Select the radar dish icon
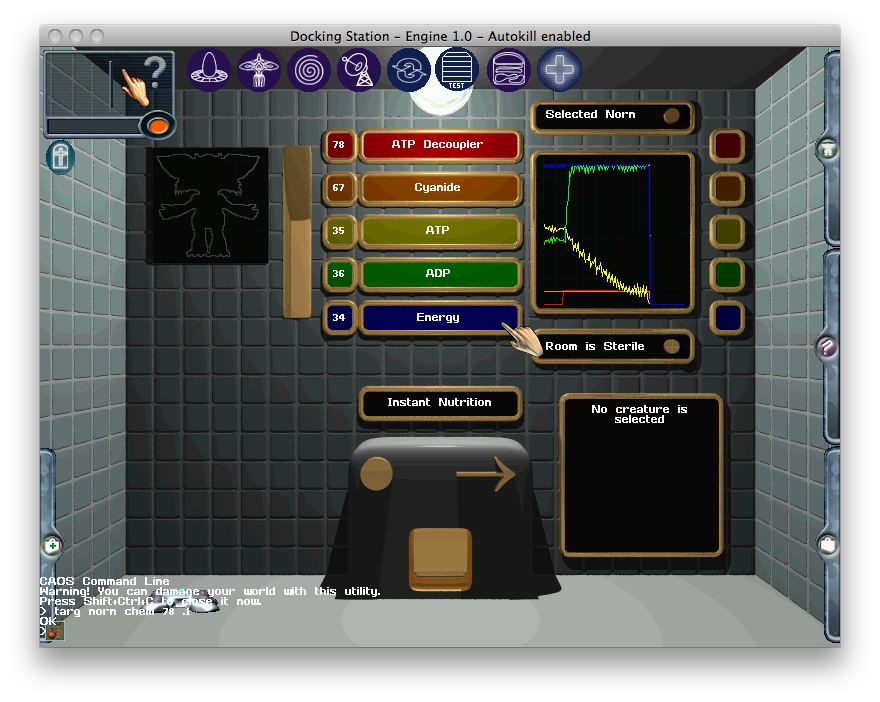This screenshot has height=702, width=880. point(359,70)
